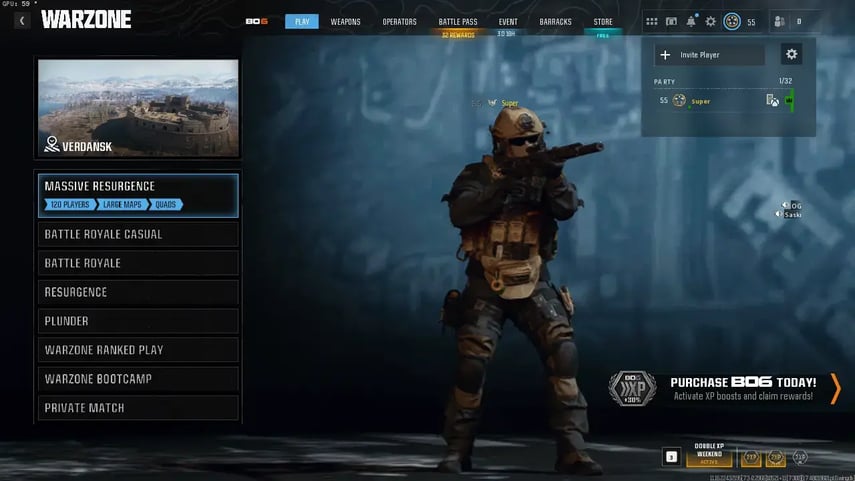This screenshot has height=481, width=855.
Task: Open the Store tab
Action: 603,22
